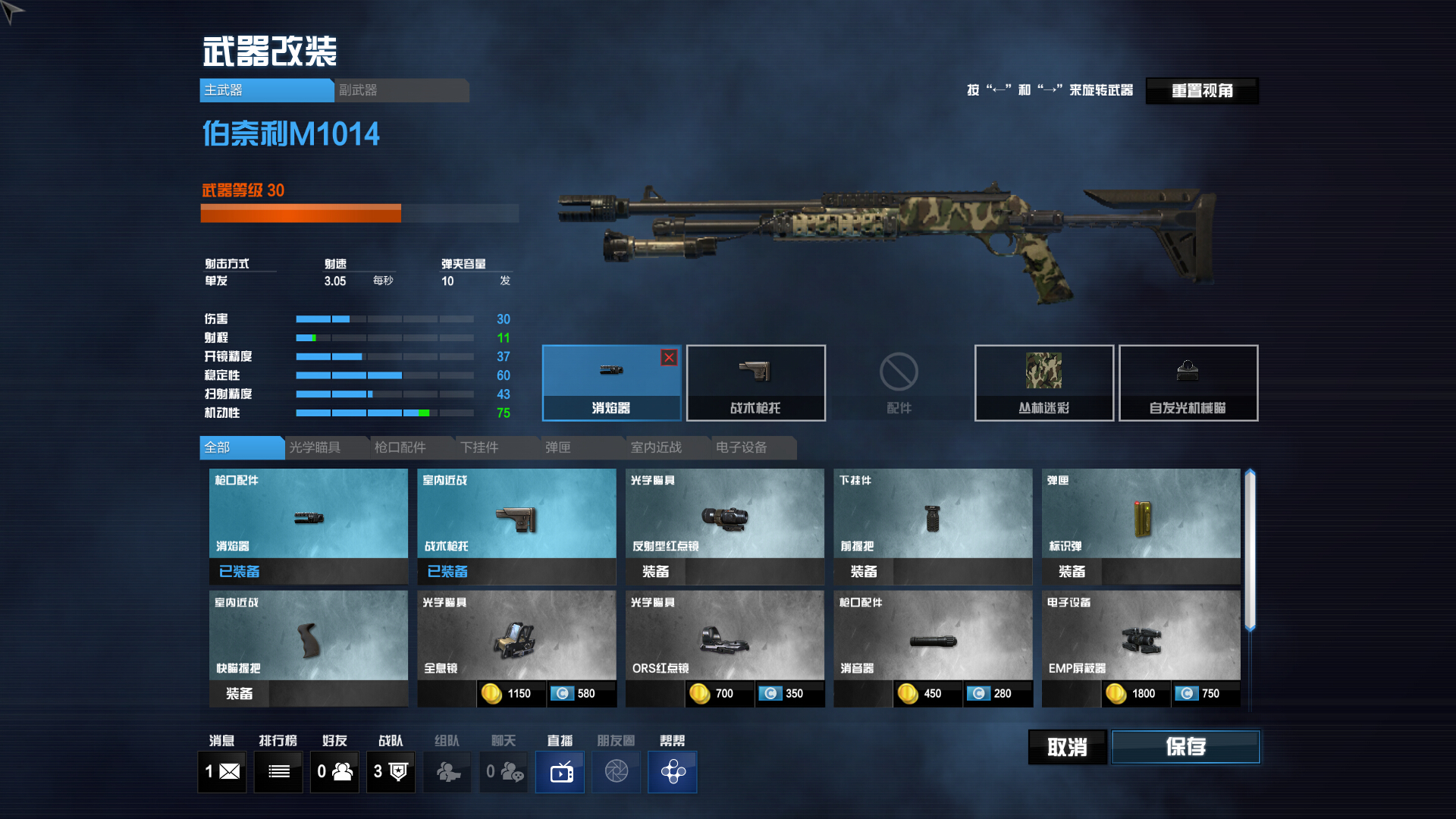Choose the 自发光机械瞄 sight slot
The width and height of the screenshot is (1456, 819).
[1188, 383]
